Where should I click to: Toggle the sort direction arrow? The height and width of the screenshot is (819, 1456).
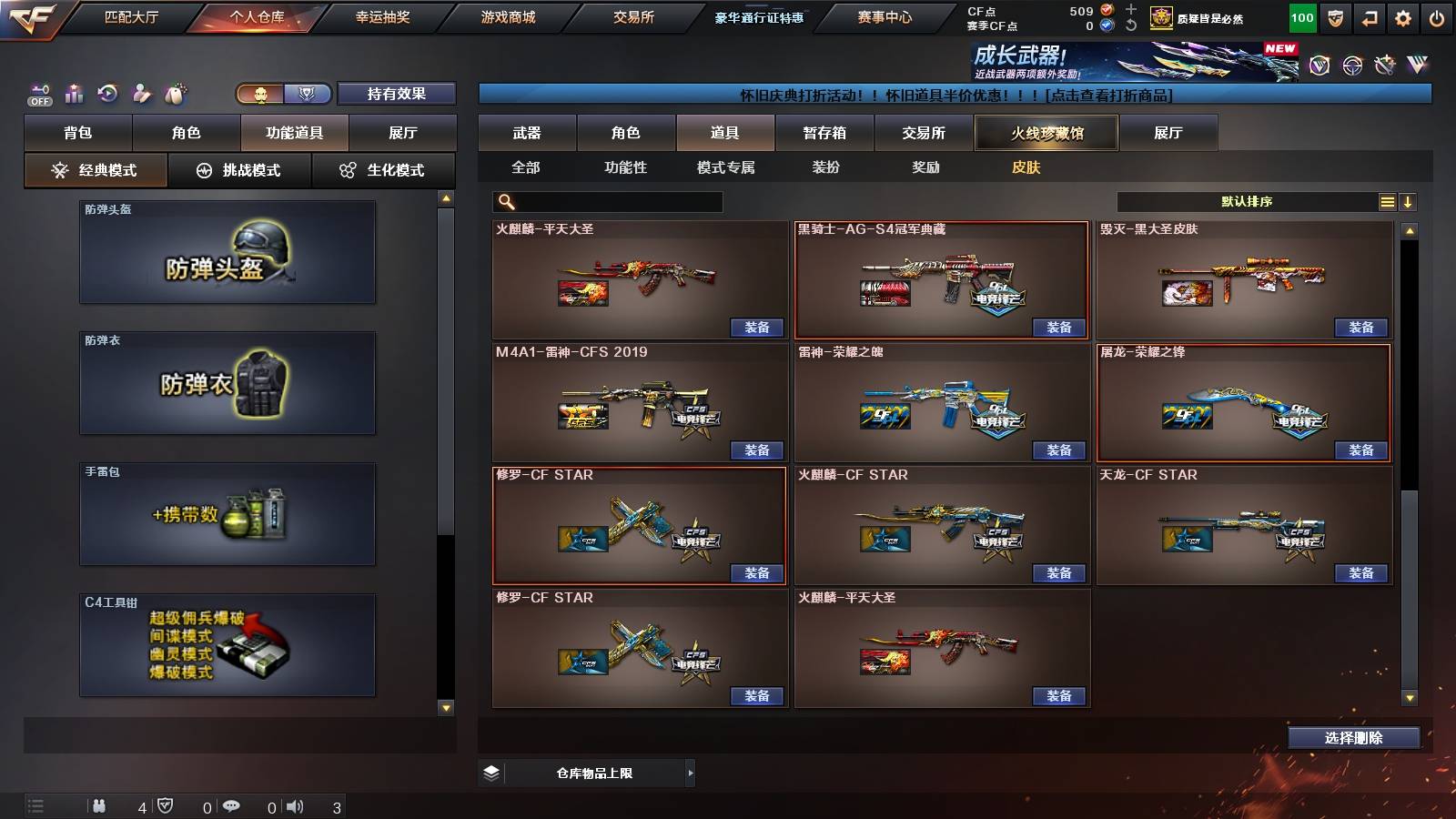1410,201
